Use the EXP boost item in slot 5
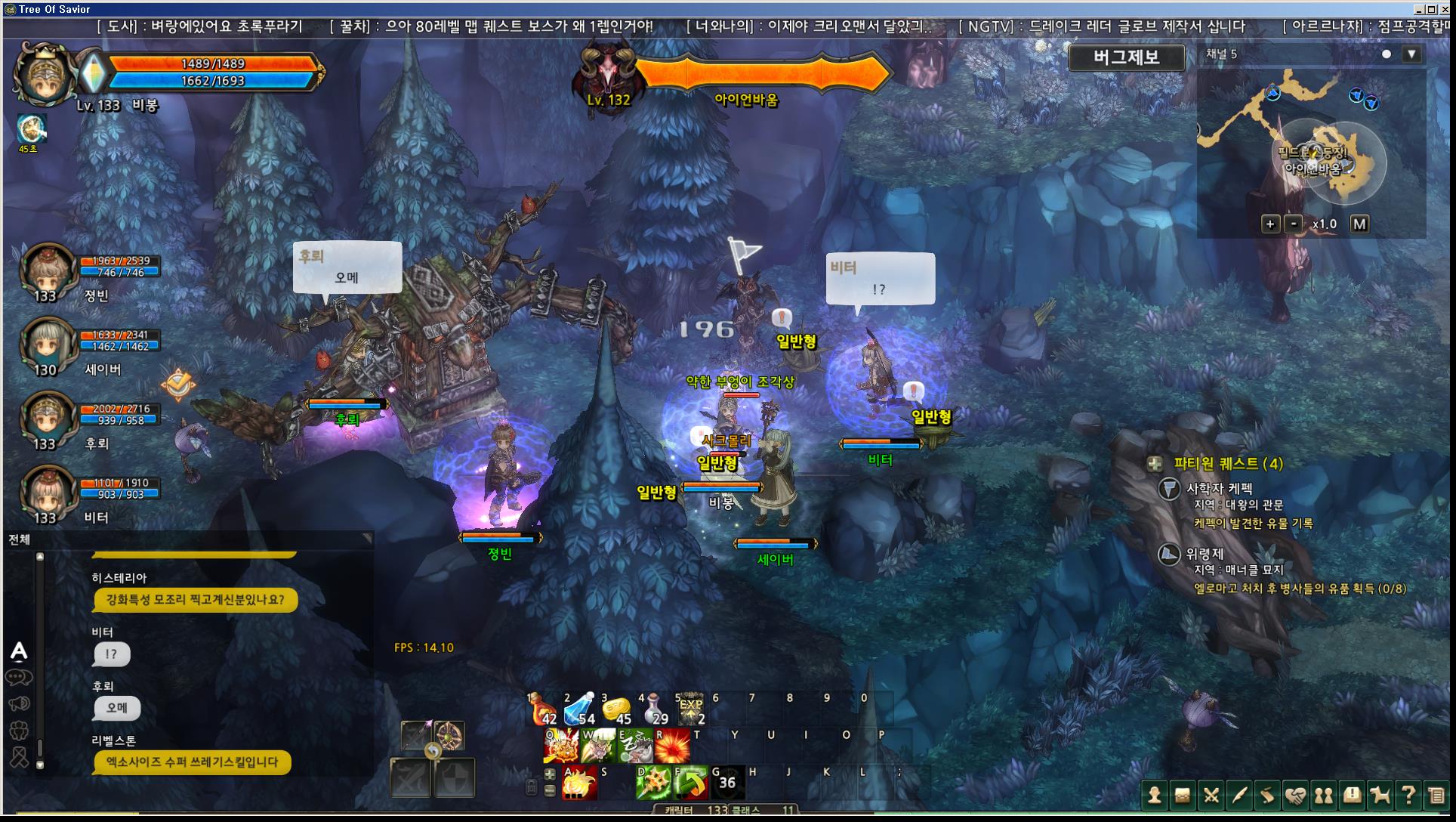Image resolution: width=1456 pixels, height=822 pixels. [x=690, y=710]
